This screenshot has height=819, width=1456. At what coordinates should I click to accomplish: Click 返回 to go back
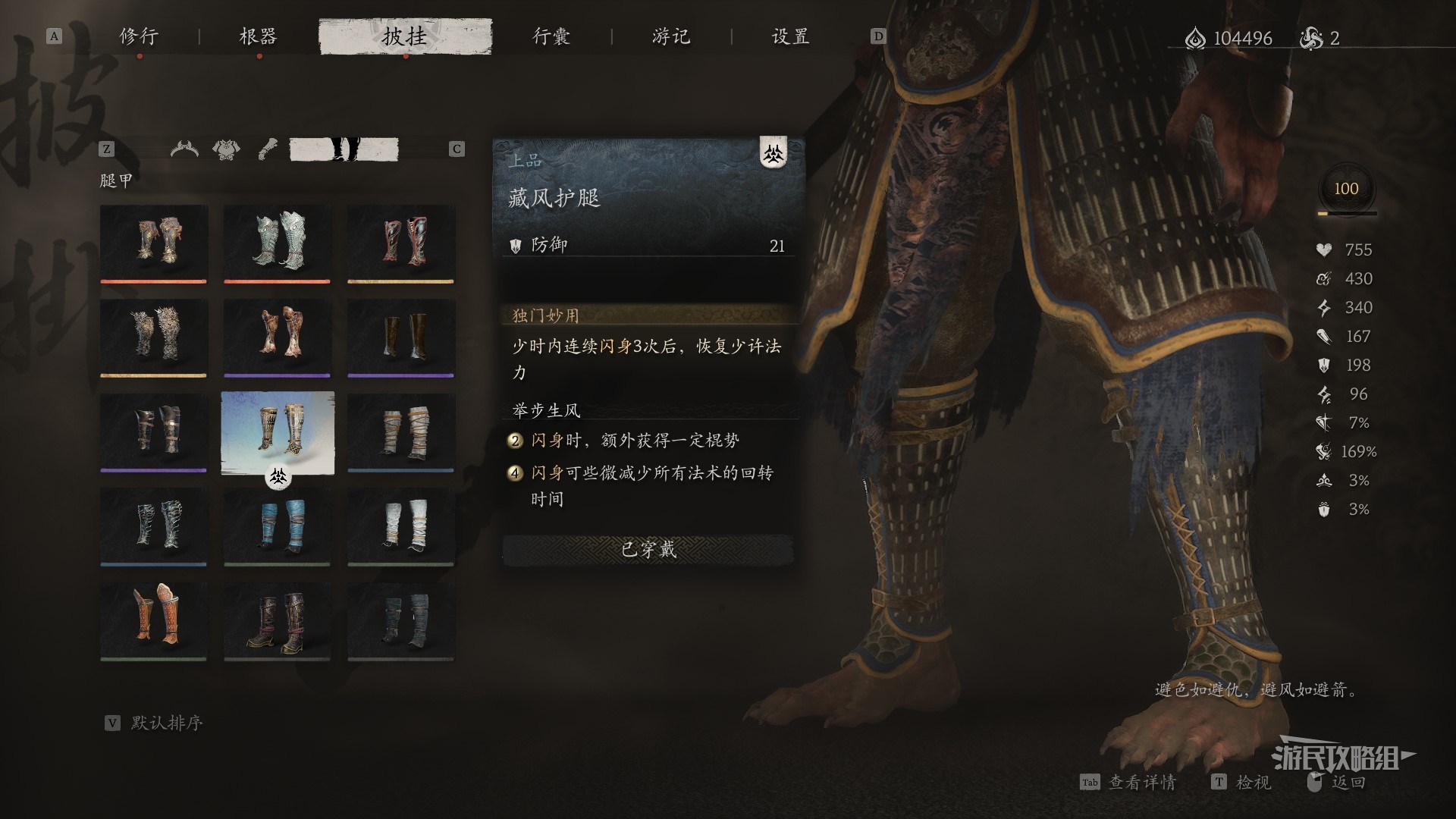click(x=1348, y=782)
